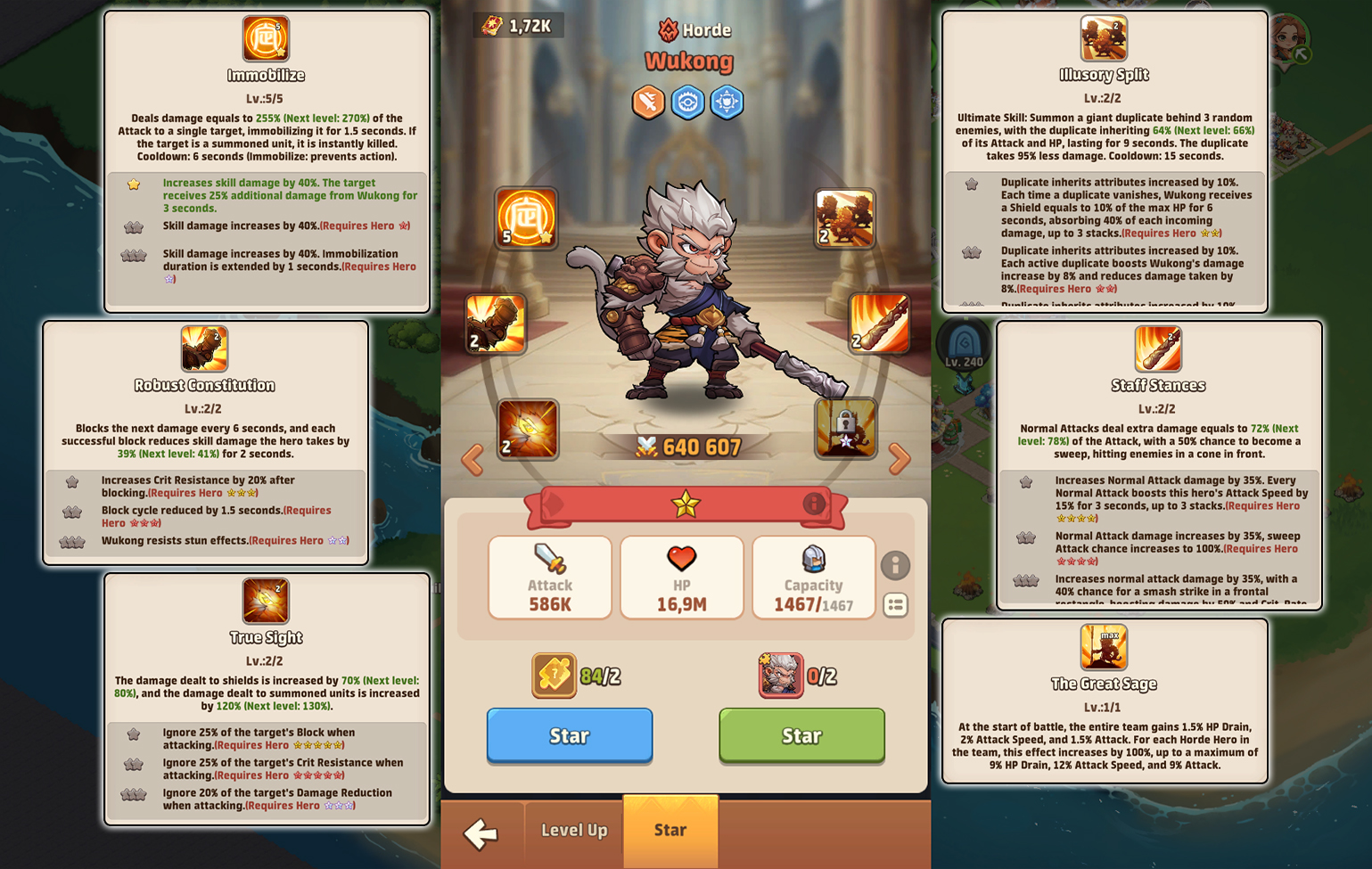Switch to the Level Up tab
Screen dimensions: 1372x869
(572, 831)
